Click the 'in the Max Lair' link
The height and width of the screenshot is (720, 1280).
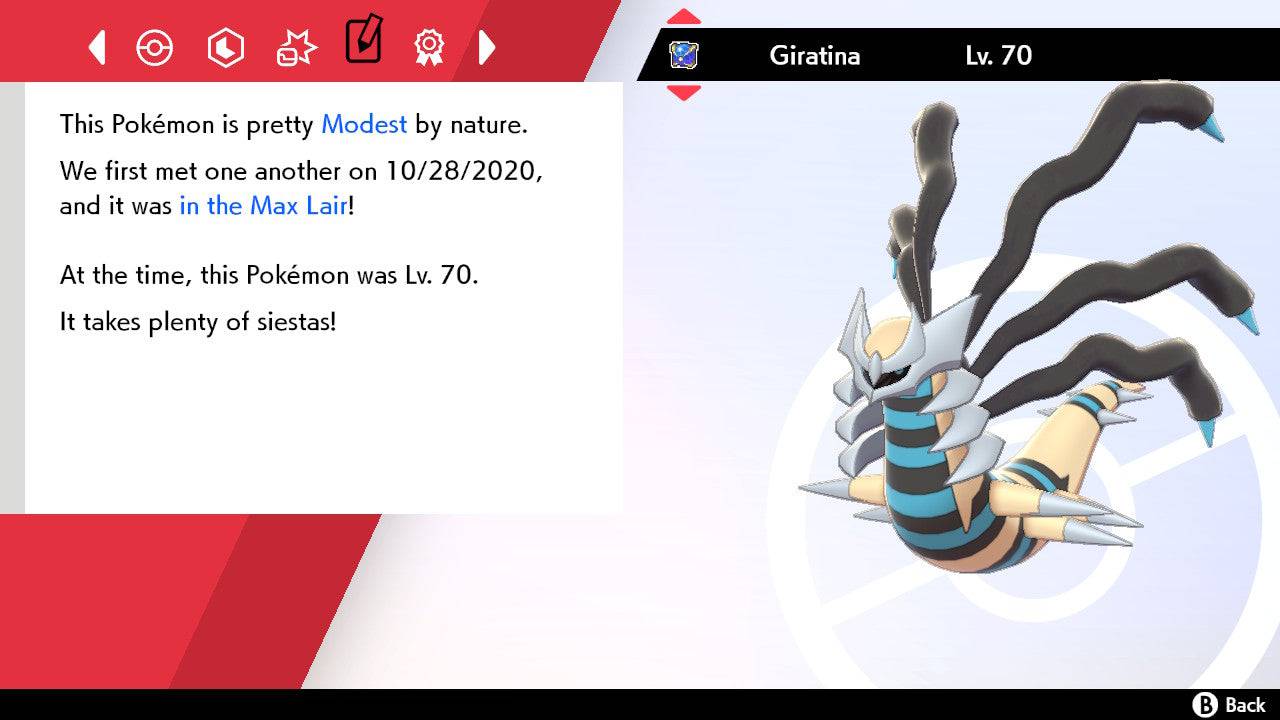[262, 206]
